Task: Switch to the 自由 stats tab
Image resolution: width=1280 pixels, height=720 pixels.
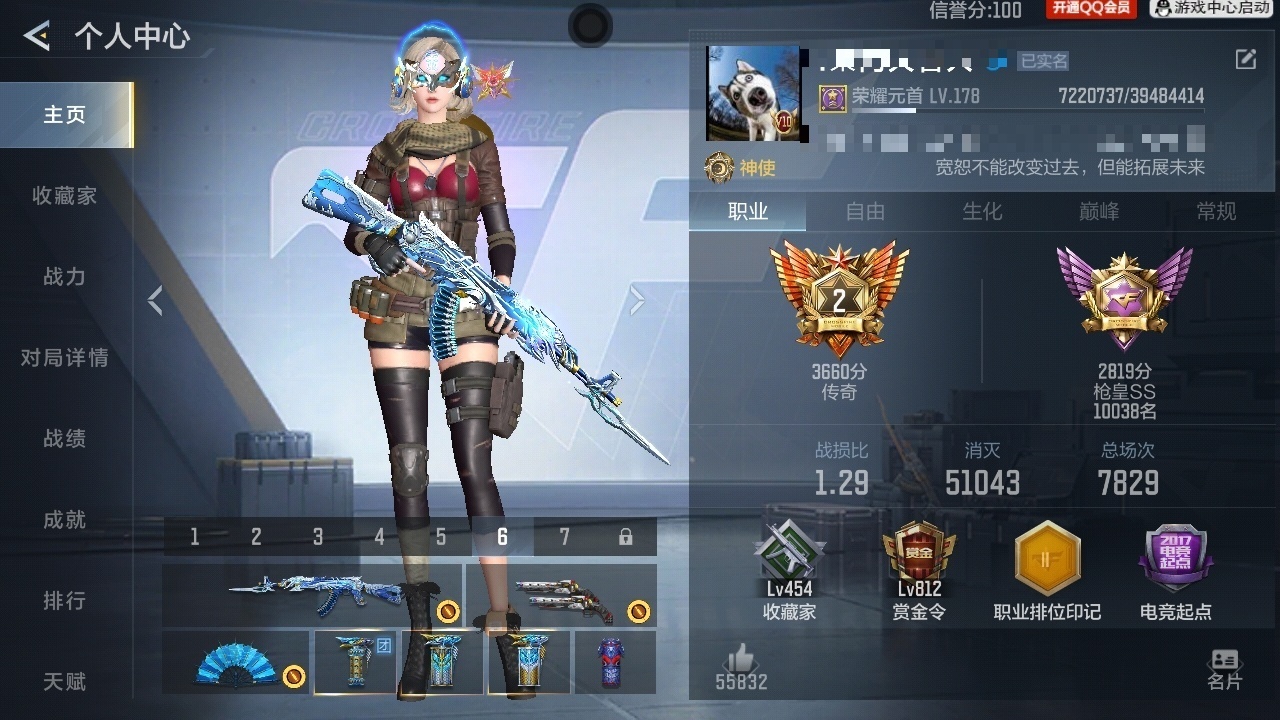Action: point(865,212)
